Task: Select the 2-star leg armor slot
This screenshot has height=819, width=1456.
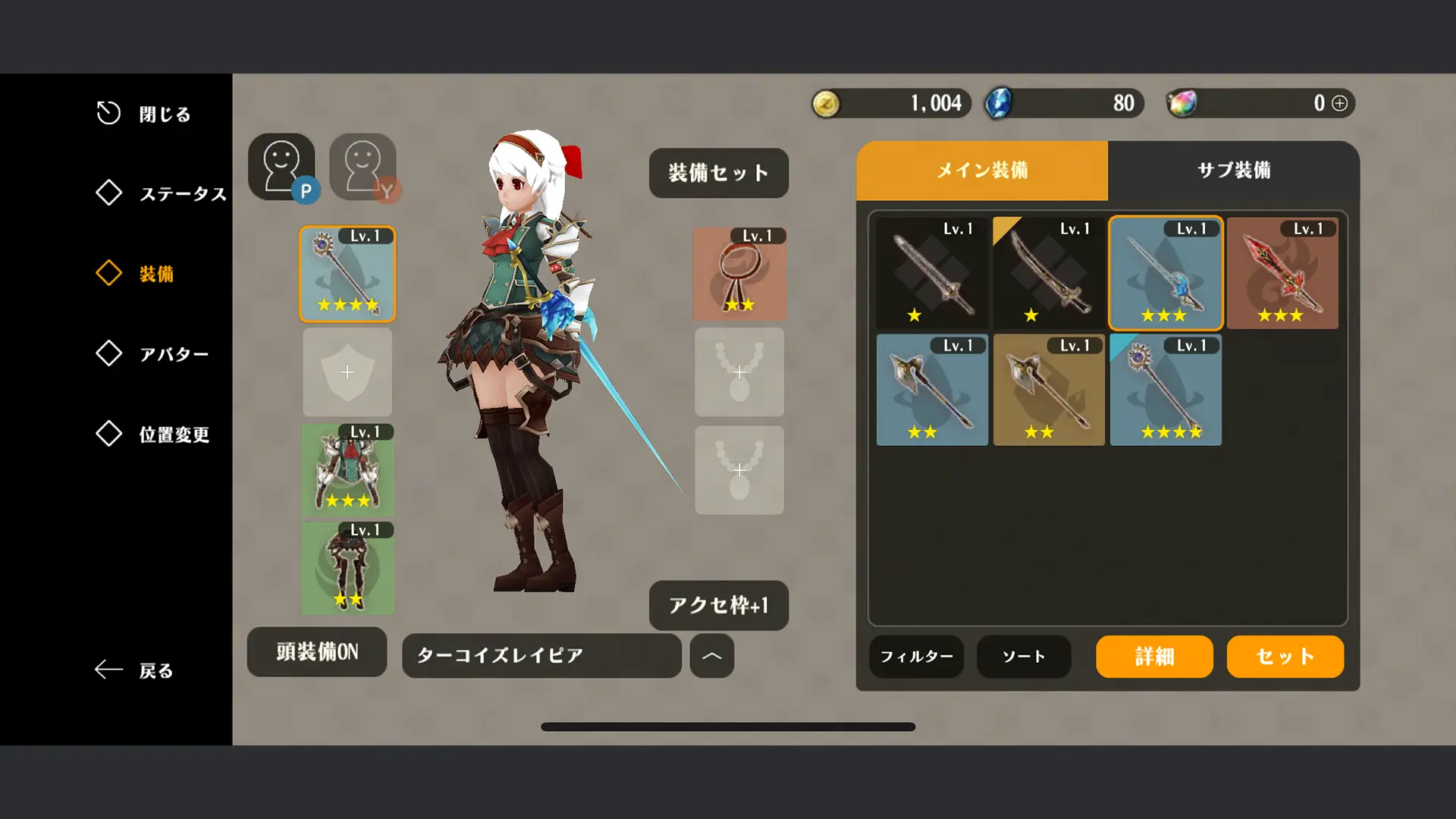Action: click(347, 569)
